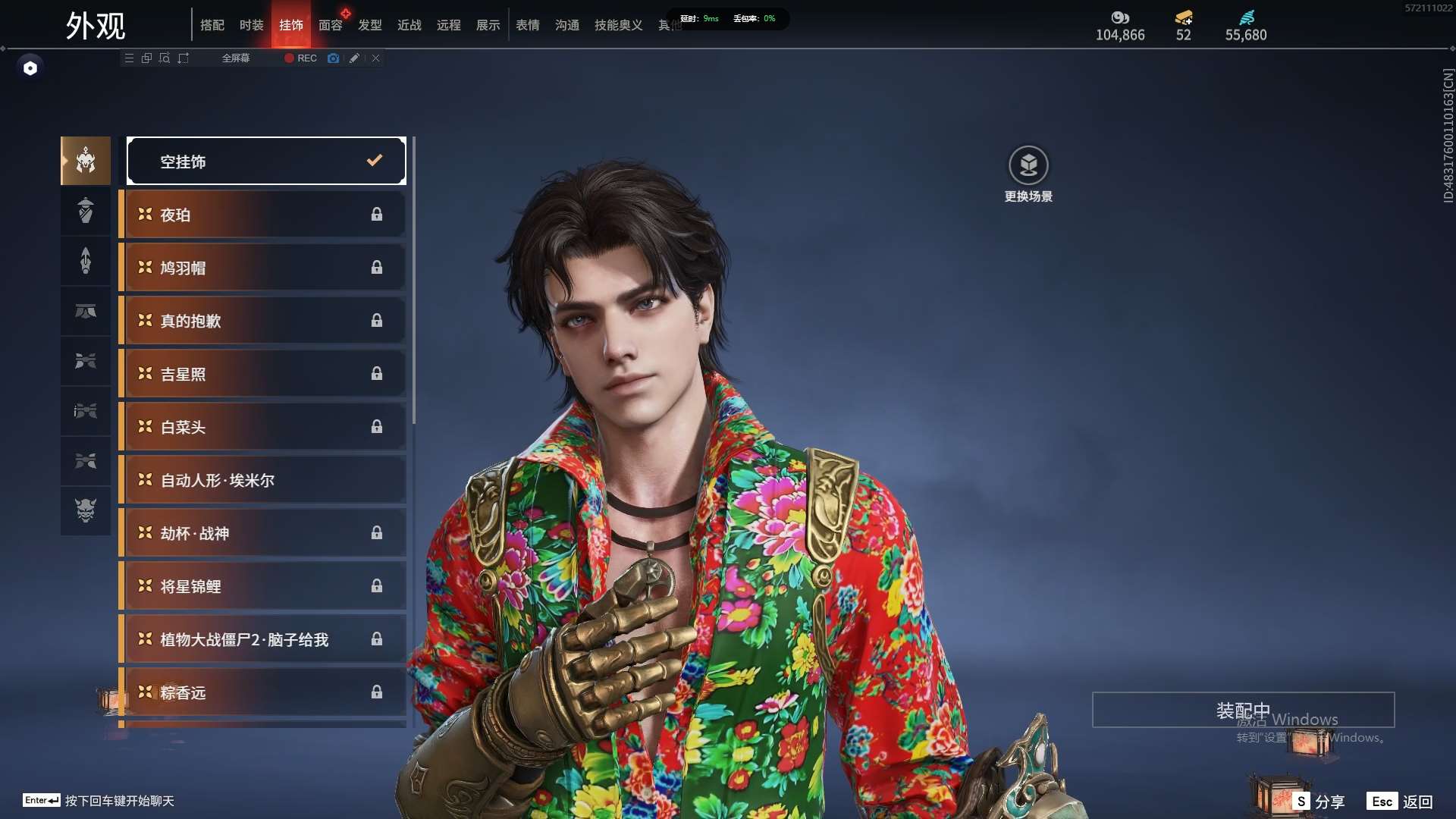Click the 更换场景 change scene button
This screenshot has height=819, width=1456.
pos(1028,174)
